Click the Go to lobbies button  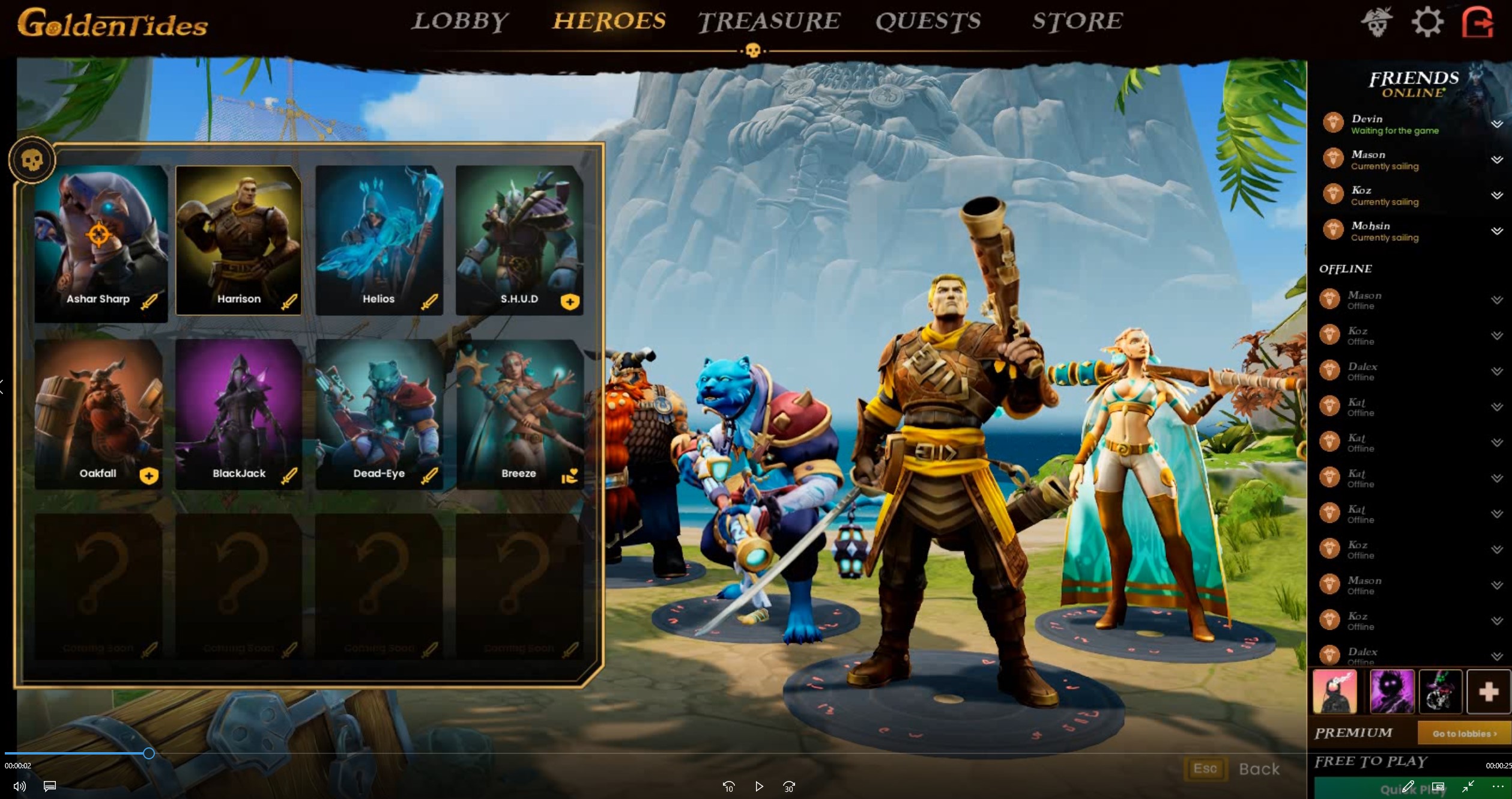(1463, 734)
